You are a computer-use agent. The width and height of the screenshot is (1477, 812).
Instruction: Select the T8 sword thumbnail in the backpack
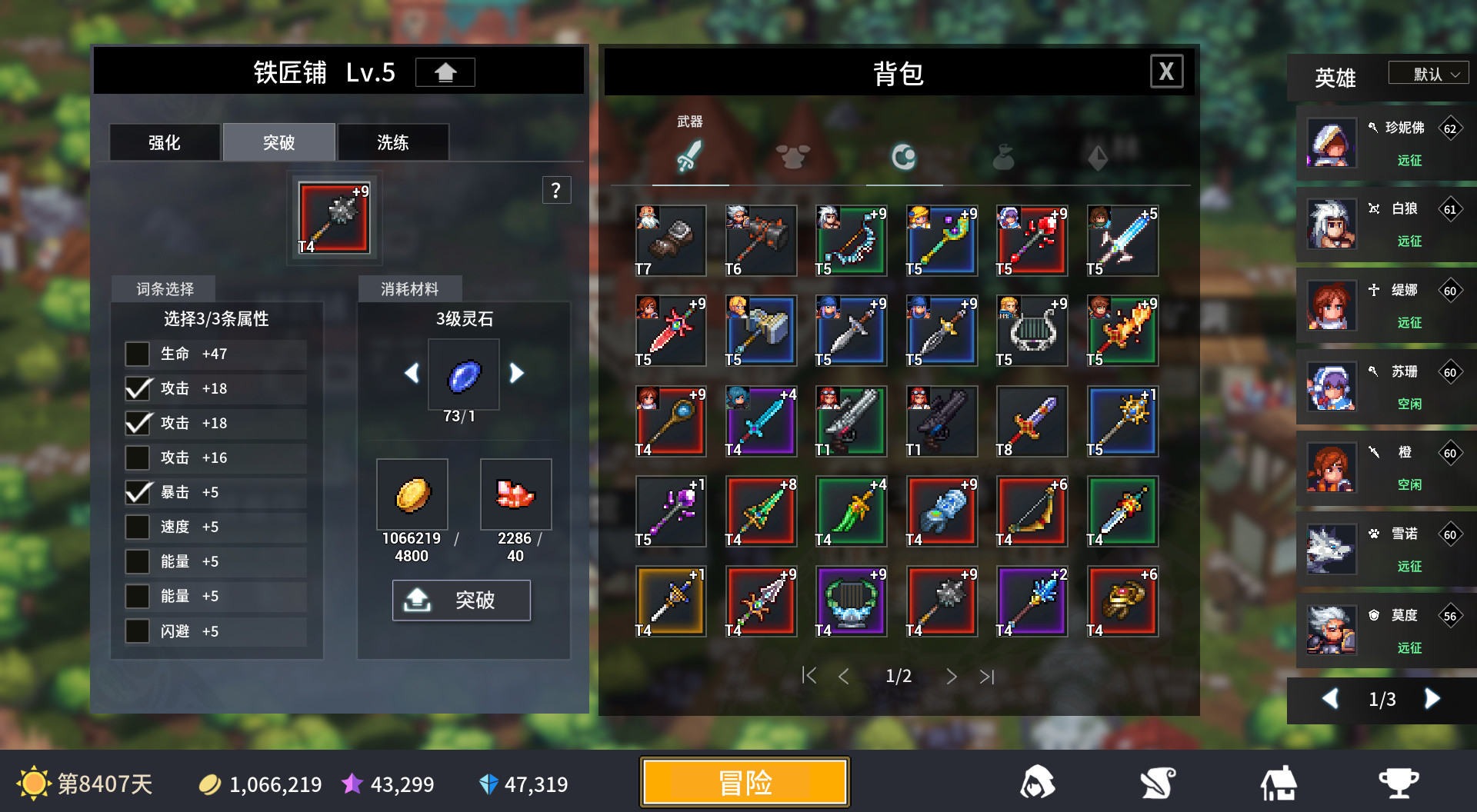pos(1032,421)
